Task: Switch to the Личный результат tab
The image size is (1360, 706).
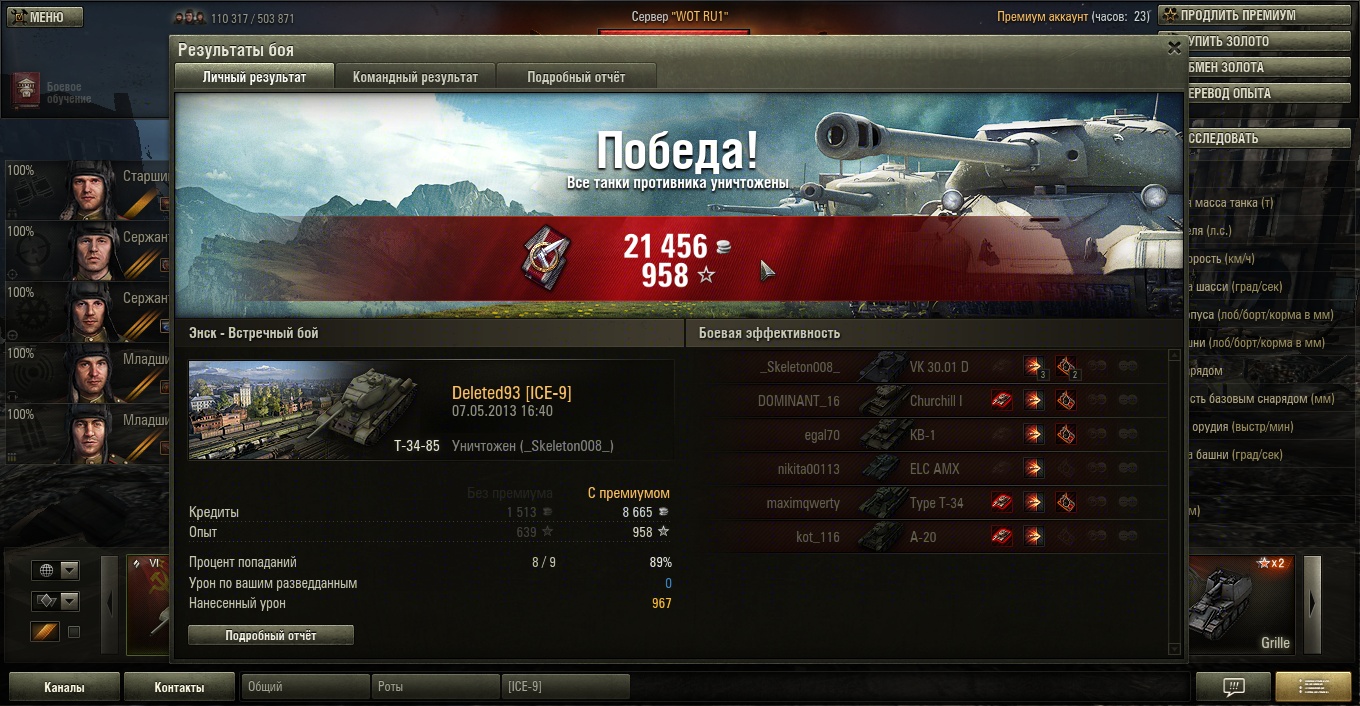Action: click(x=254, y=77)
